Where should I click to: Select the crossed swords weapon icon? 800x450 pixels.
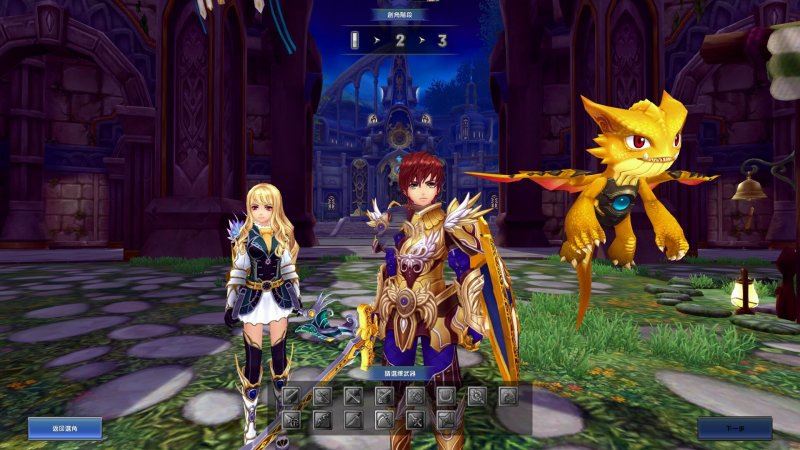415,420
